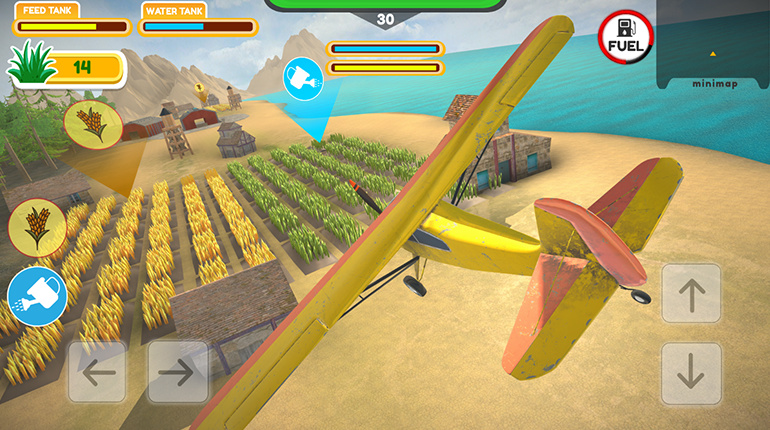Viewport: 770px width, 430px height.
Task: Select the red-rimmed wheat feed icon
Action: tap(37, 226)
